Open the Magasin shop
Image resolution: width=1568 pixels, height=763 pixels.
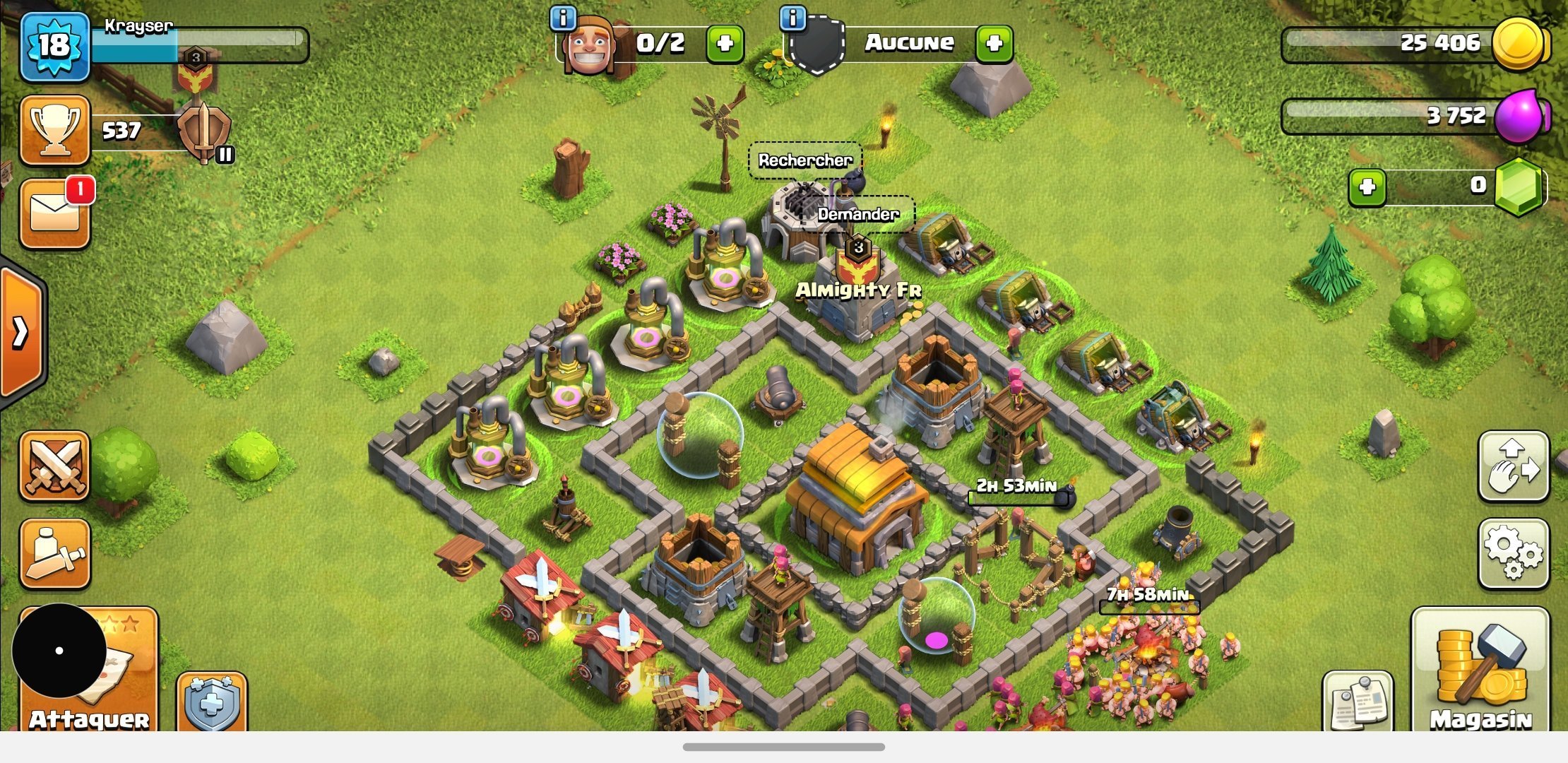click(x=1480, y=671)
